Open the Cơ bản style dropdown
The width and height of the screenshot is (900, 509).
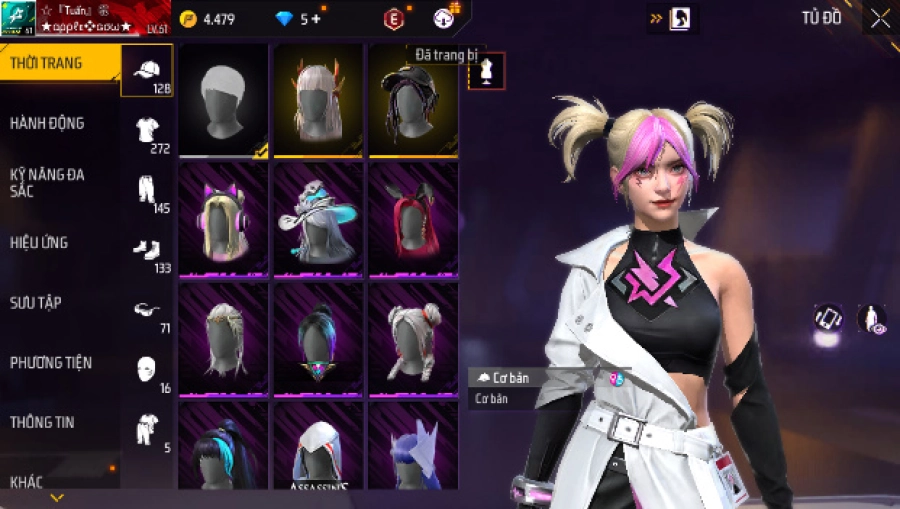528,377
